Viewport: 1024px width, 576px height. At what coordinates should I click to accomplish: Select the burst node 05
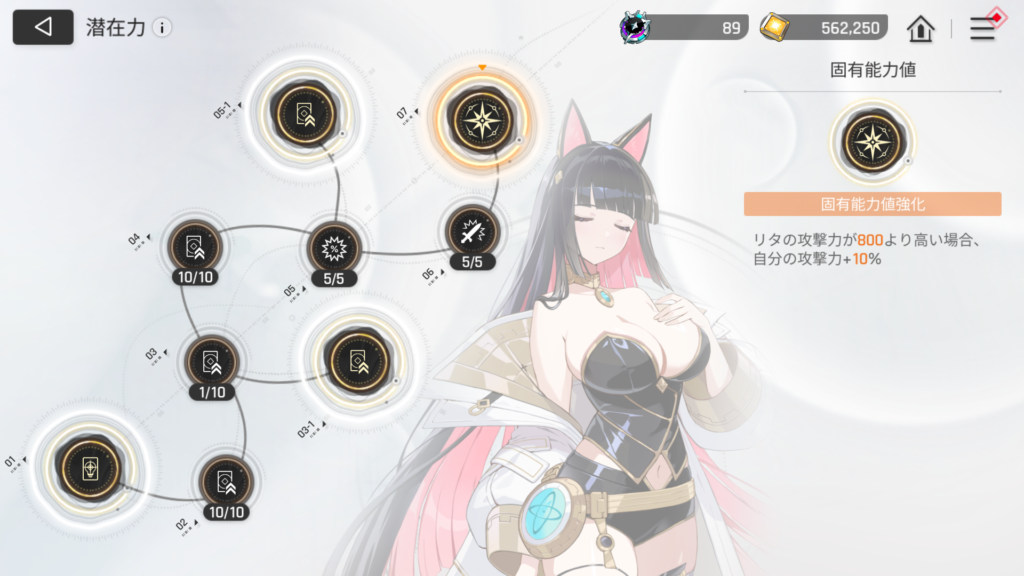click(333, 245)
